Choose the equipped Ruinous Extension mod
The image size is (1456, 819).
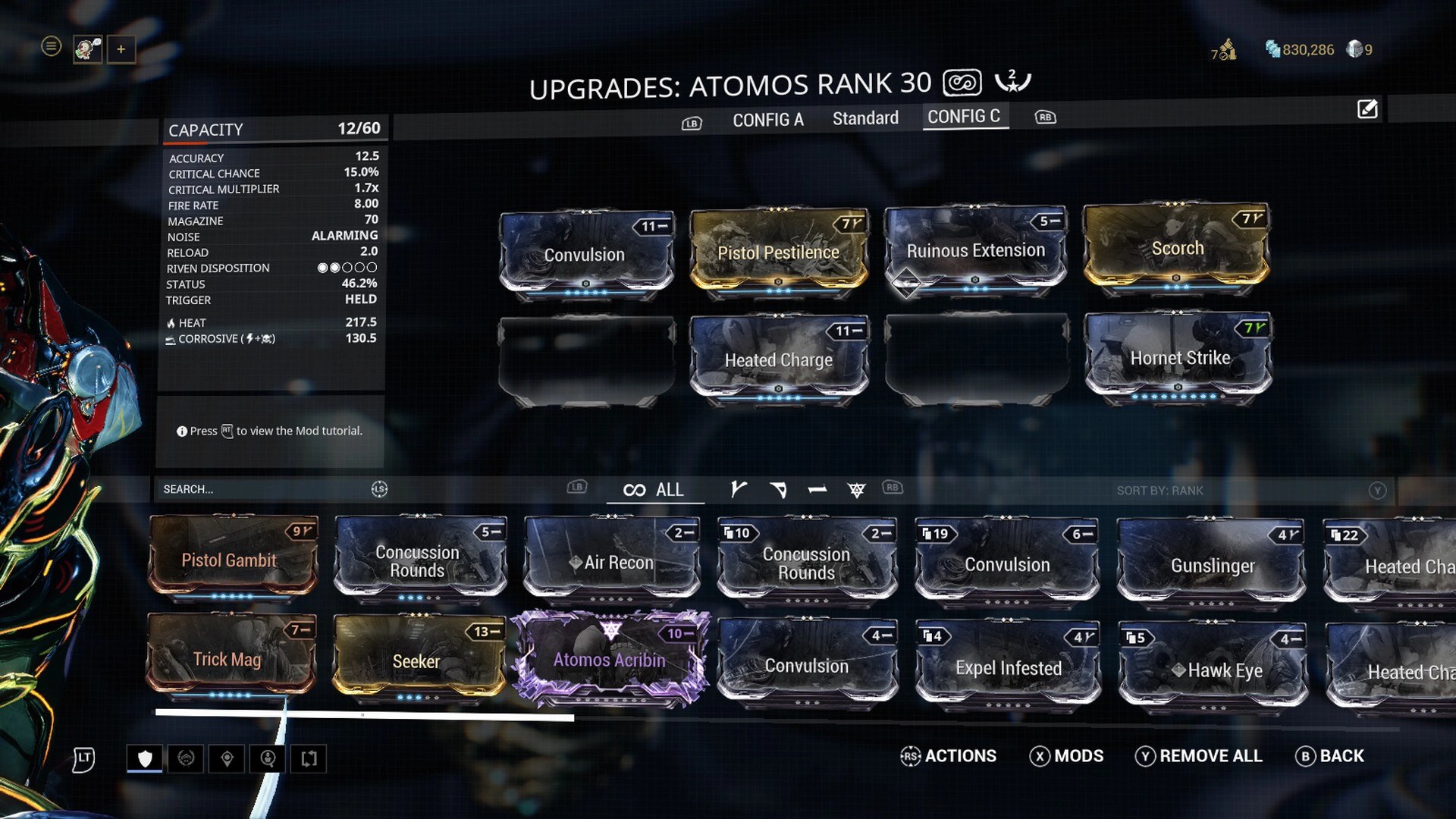coord(975,249)
